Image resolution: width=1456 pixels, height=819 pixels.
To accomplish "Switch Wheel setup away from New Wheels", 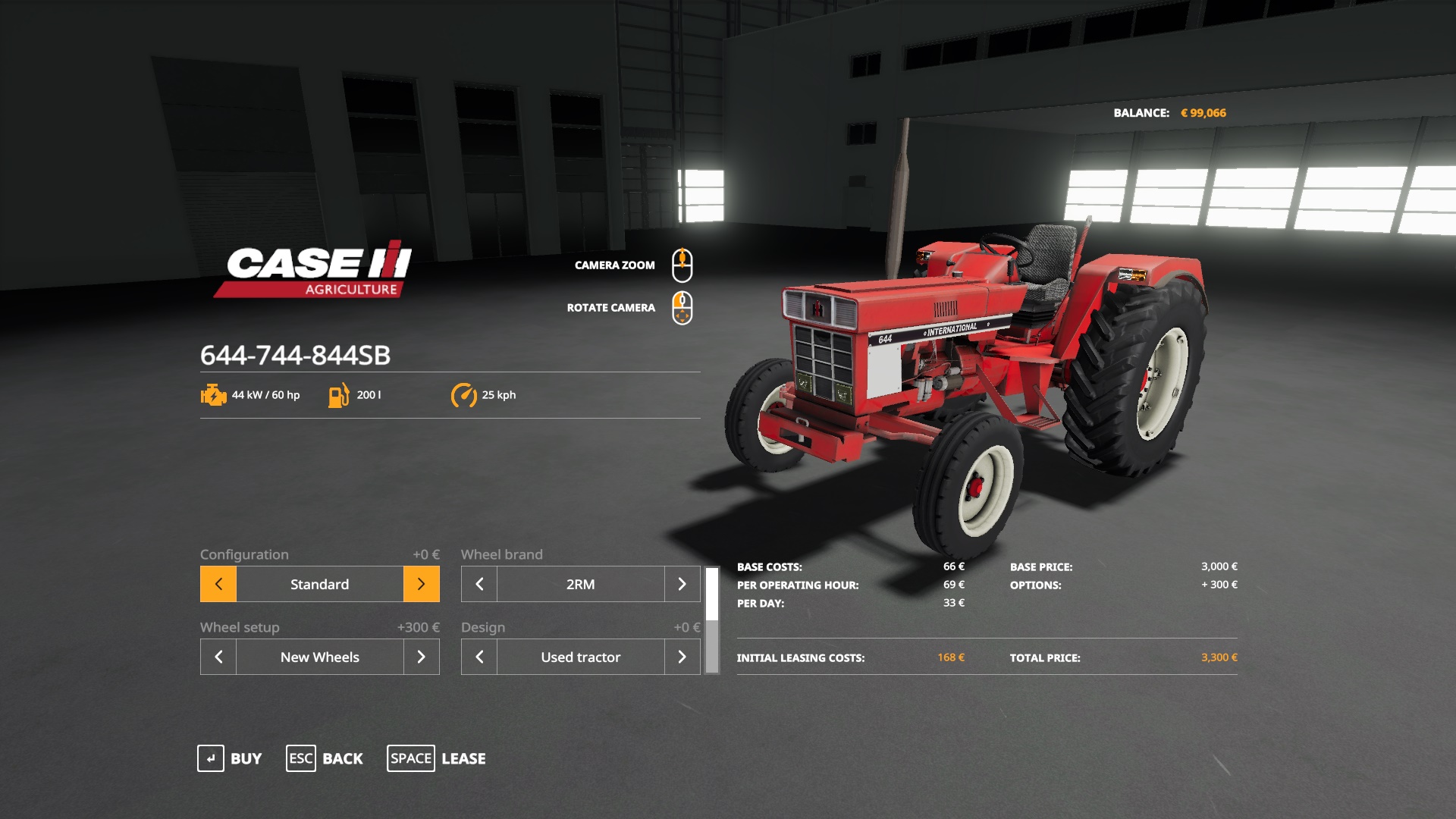I will tap(422, 657).
